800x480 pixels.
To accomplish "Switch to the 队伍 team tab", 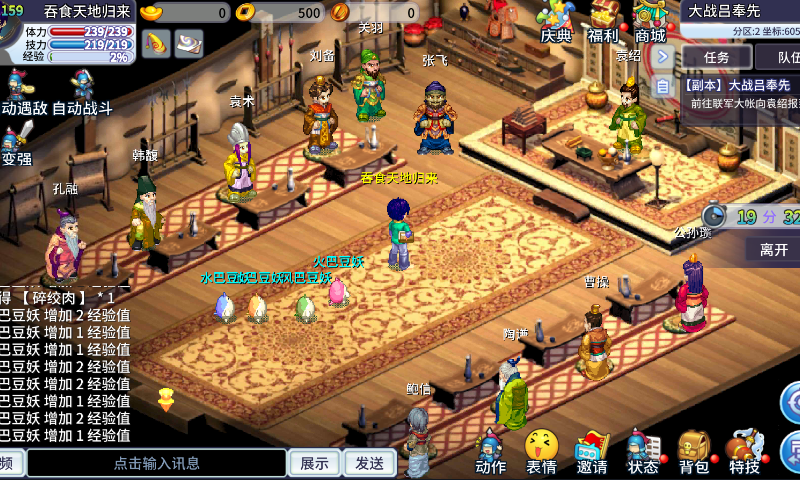I will (783, 57).
